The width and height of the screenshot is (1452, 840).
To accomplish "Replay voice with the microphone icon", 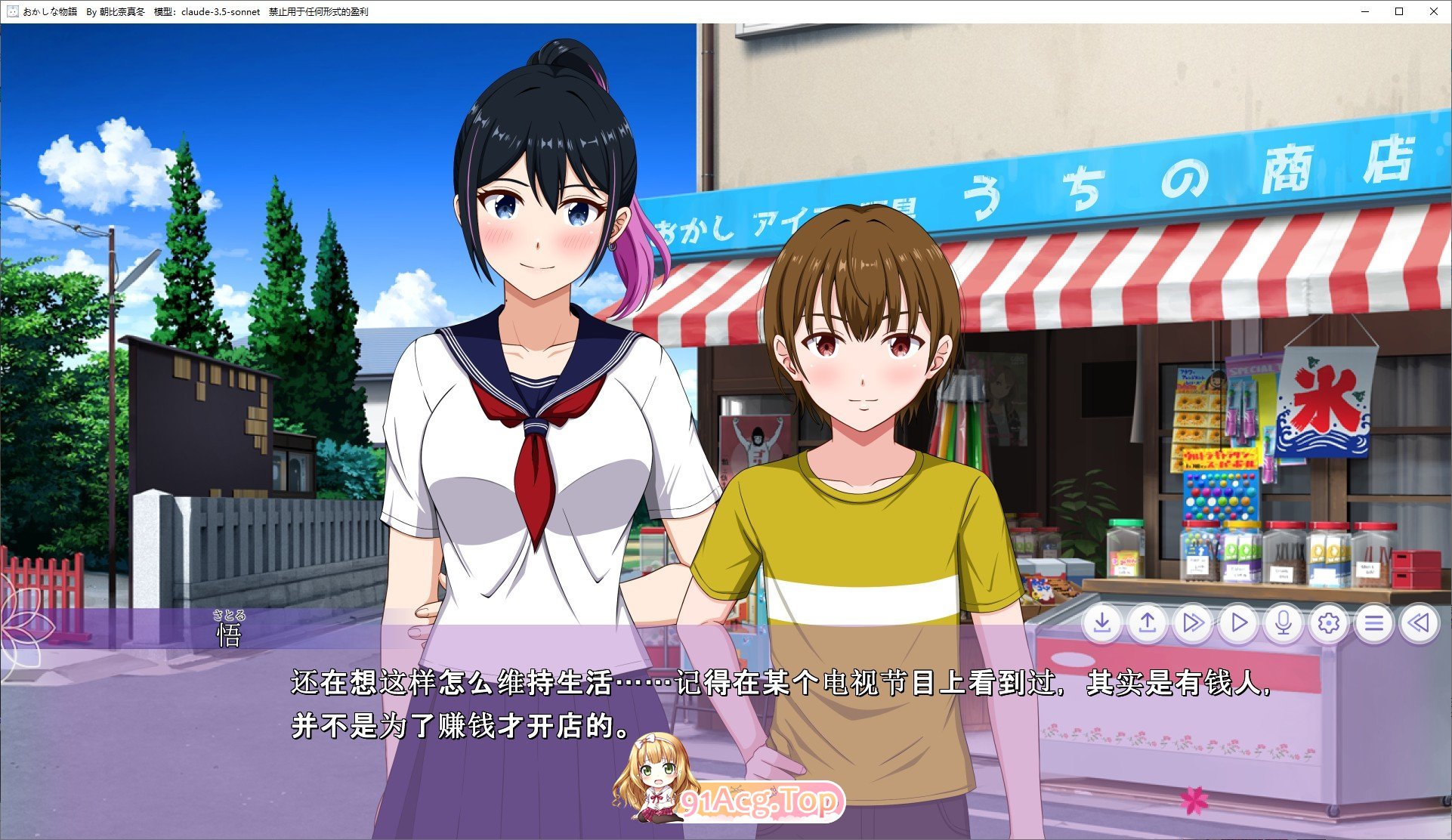I will (1282, 624).
